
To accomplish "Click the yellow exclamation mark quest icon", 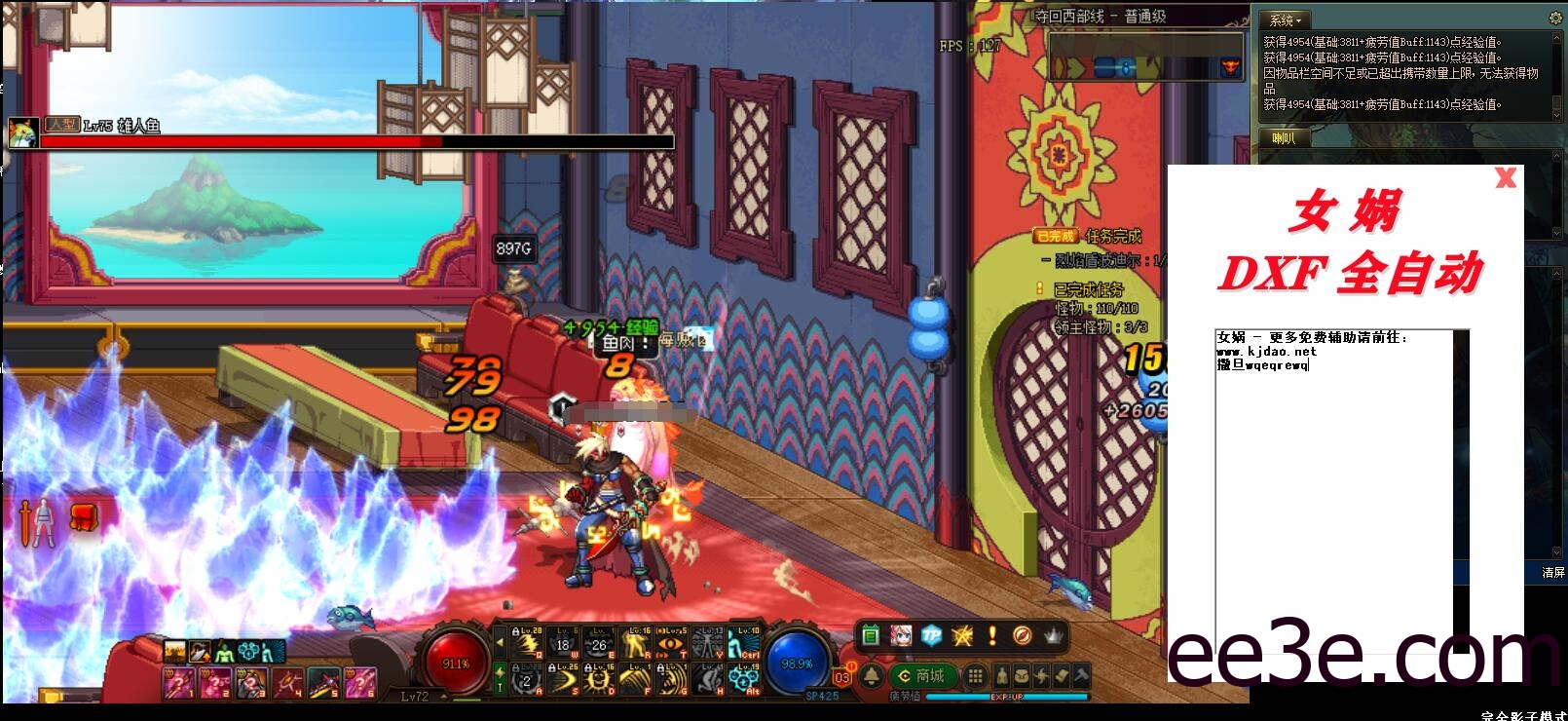I will 991,636.
